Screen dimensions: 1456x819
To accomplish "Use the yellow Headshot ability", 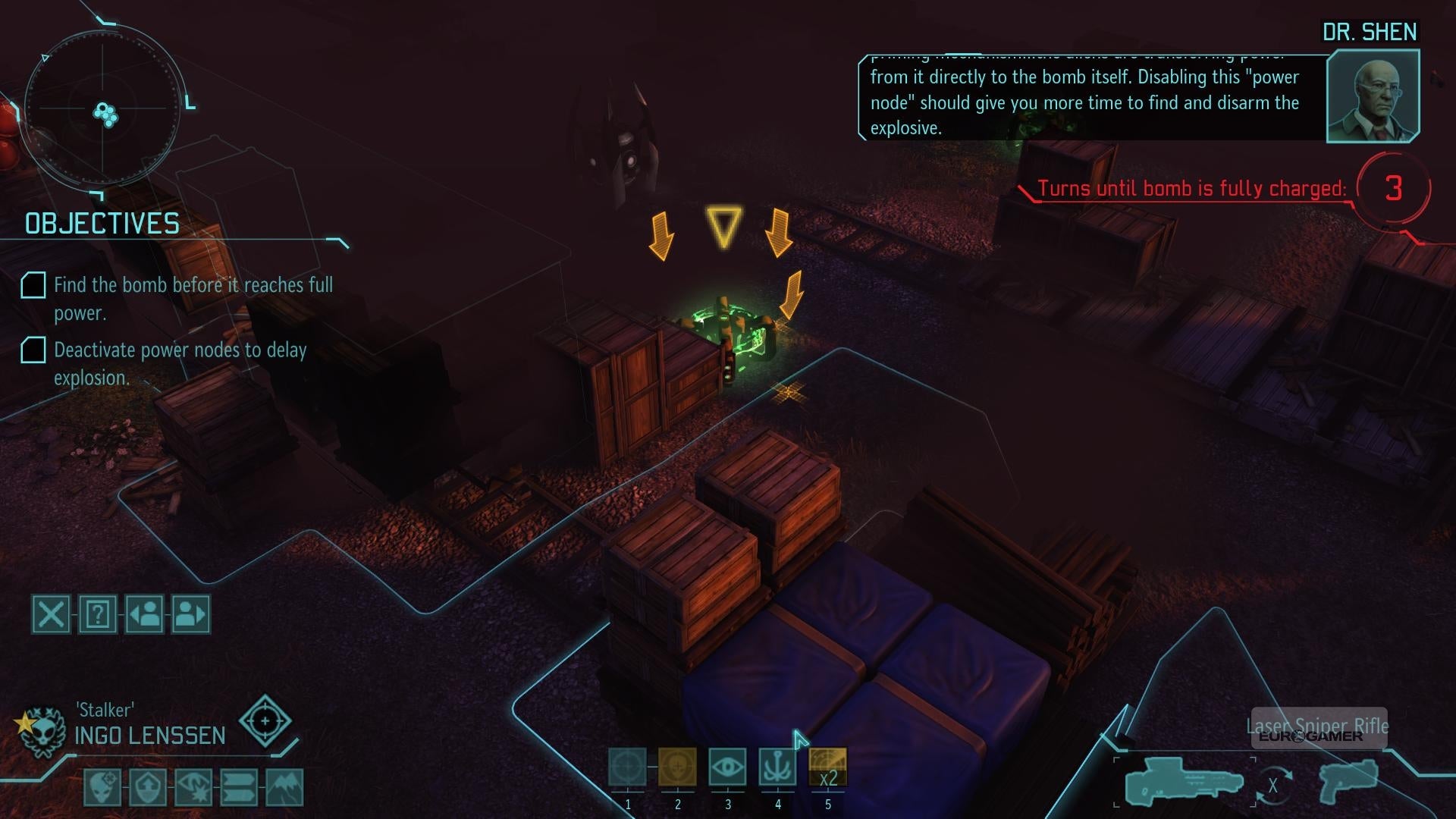I will [x=677, y=767].
